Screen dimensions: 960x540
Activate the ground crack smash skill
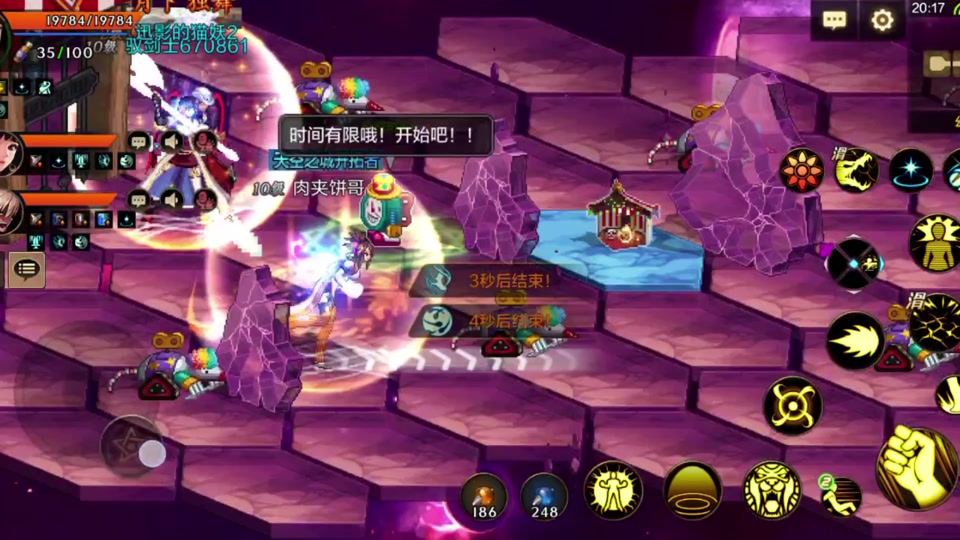point(936,324)
